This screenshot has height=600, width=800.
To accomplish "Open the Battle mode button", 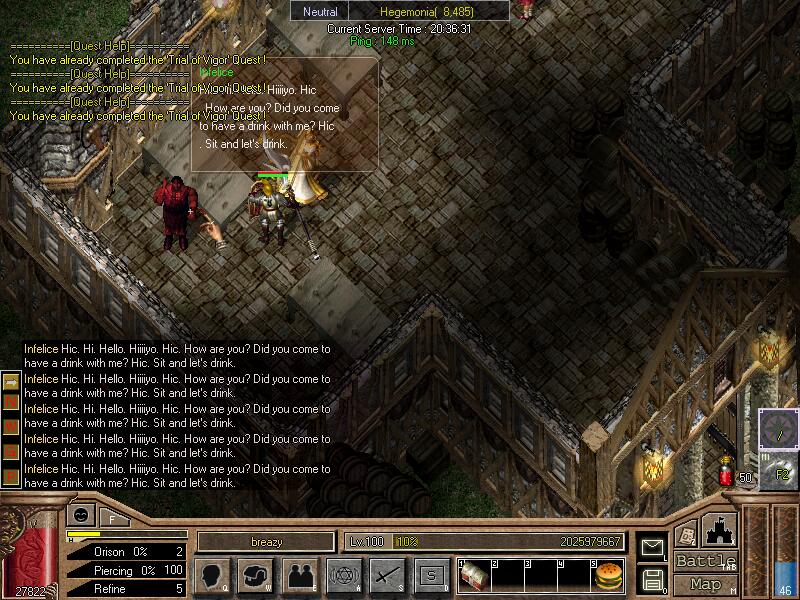I will point(705,561).
